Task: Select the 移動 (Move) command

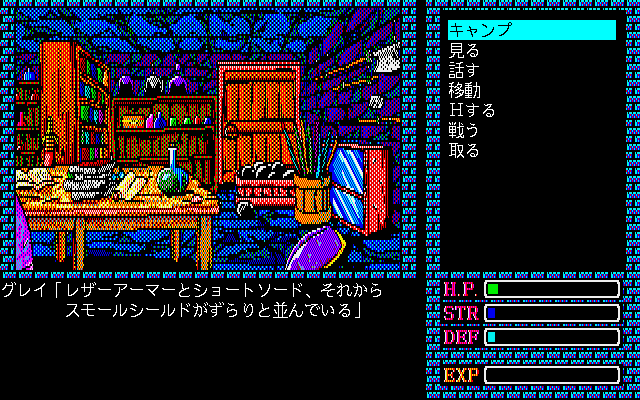Action: [464, 90]
